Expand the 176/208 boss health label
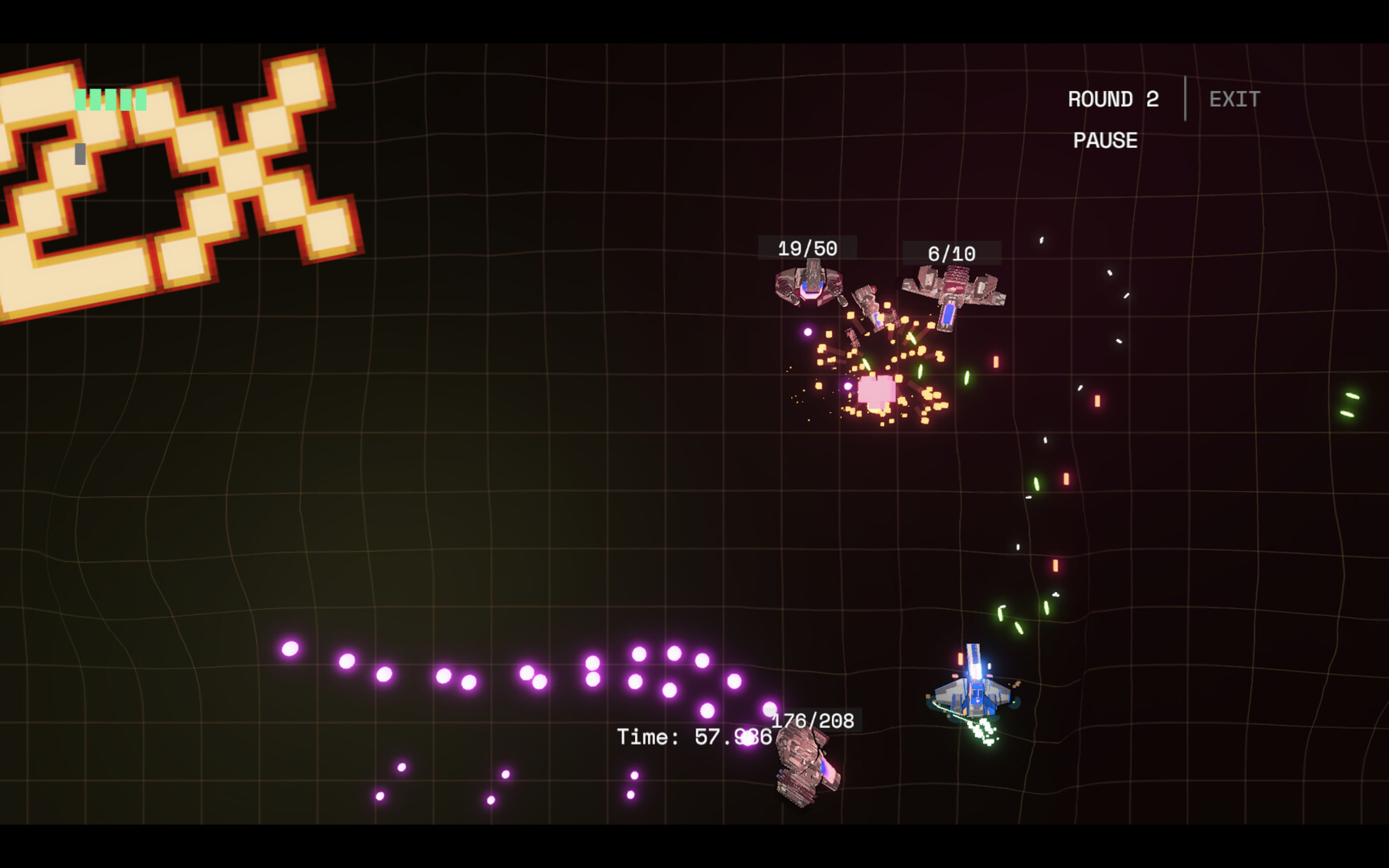Image resolution: width=1389 pixels, height=868 pixels. tap(813, 720)
